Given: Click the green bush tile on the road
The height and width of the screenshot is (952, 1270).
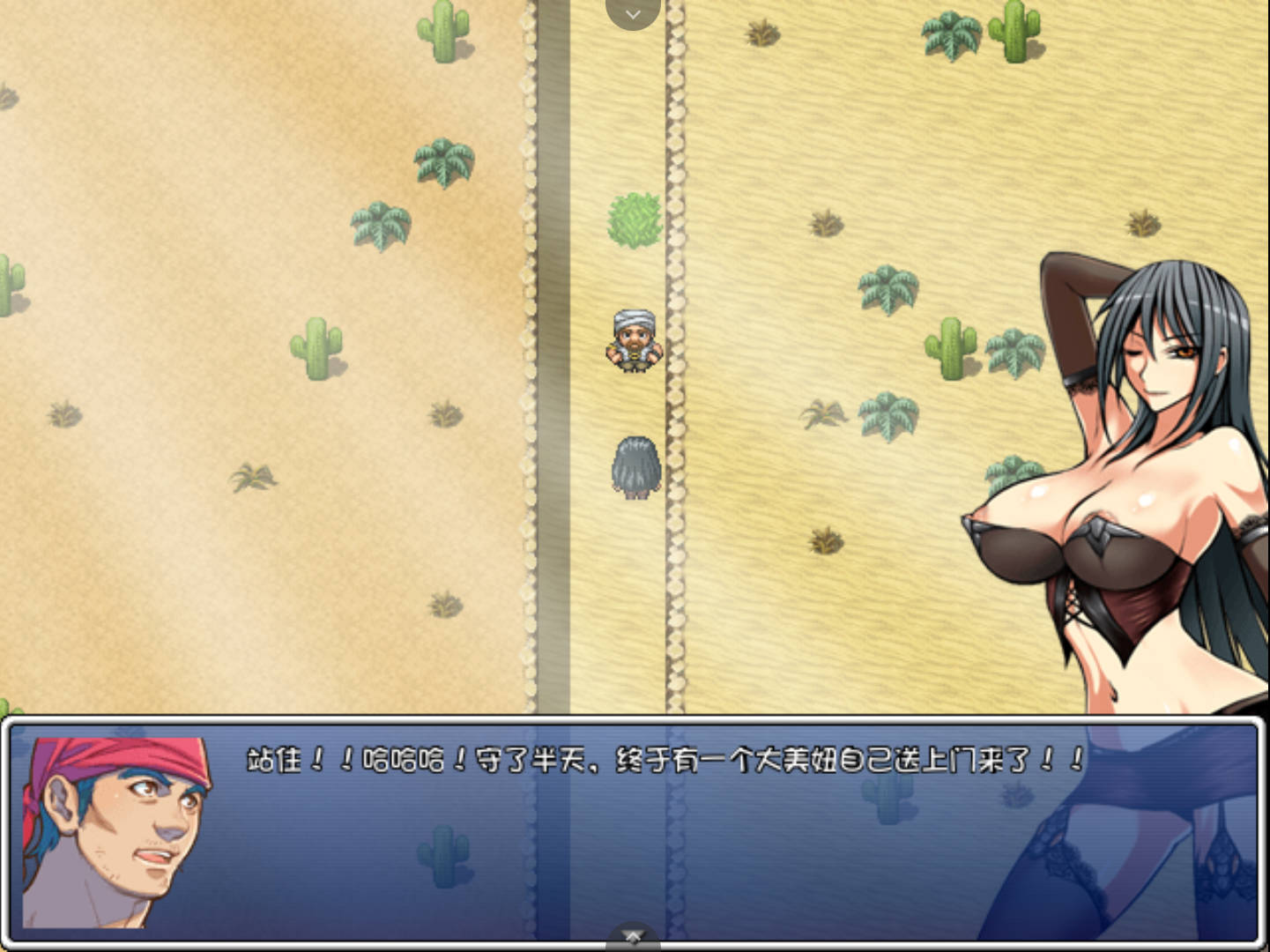Looking at the screenshot, I should pyautogui.click(x=635, y=219).
